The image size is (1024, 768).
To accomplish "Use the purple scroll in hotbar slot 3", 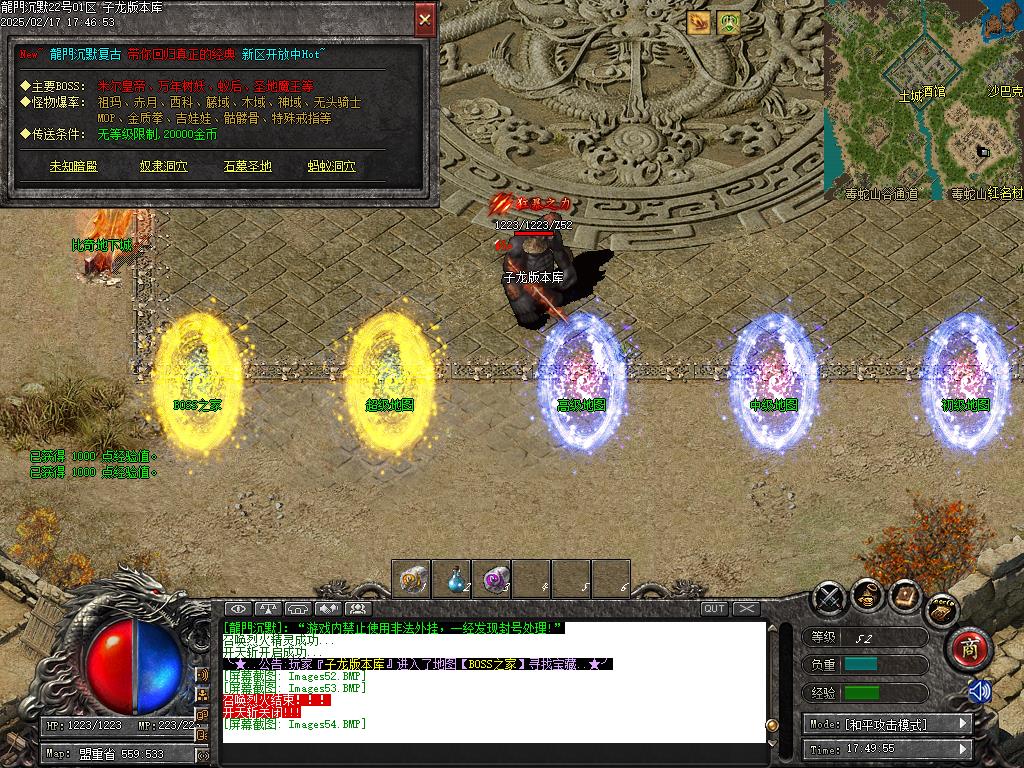I will click(491, 578).
